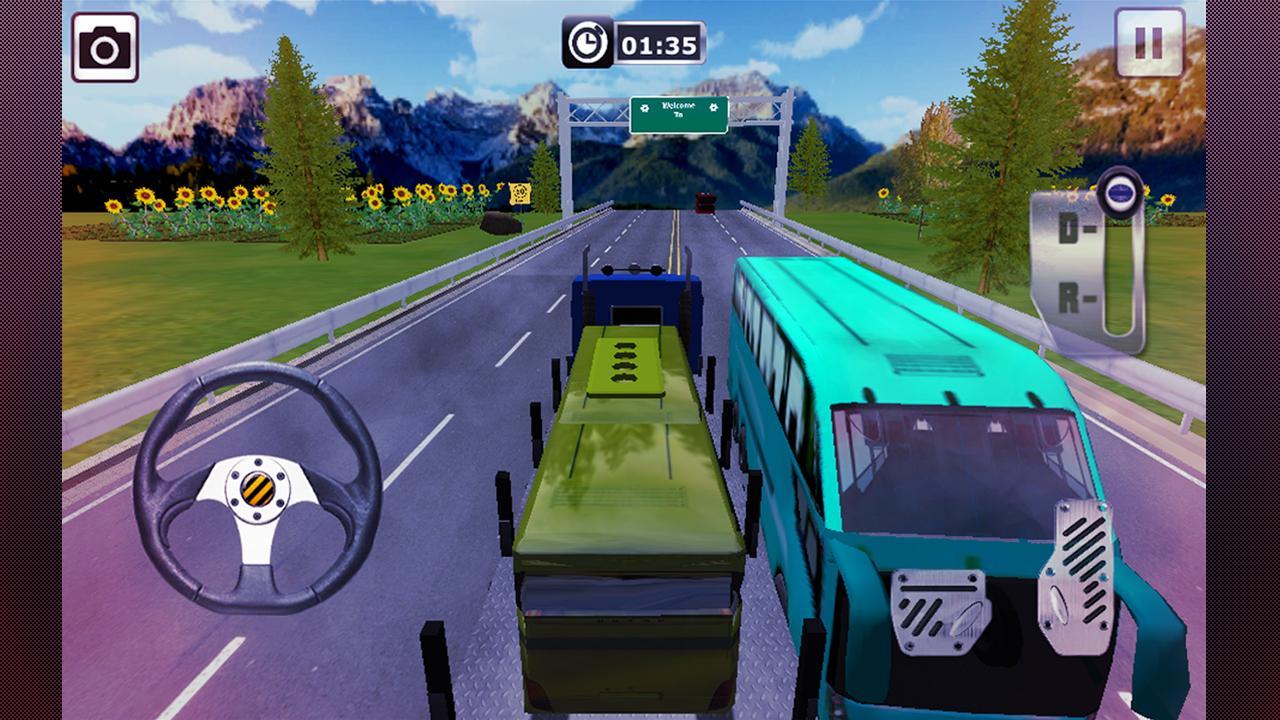Take a screenshot using camera button

105,47
